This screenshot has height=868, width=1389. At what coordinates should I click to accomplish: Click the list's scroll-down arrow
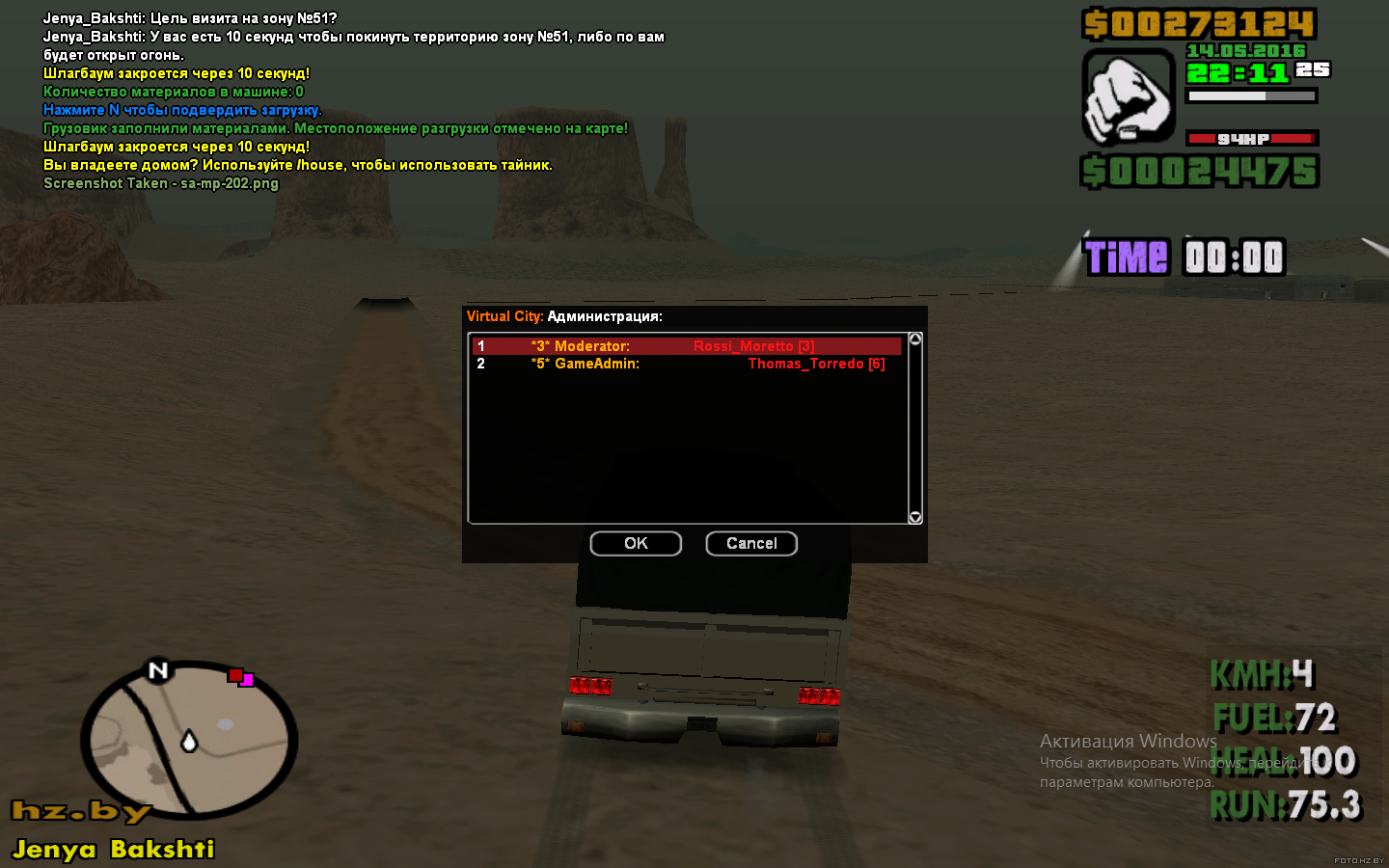point(915,517)
